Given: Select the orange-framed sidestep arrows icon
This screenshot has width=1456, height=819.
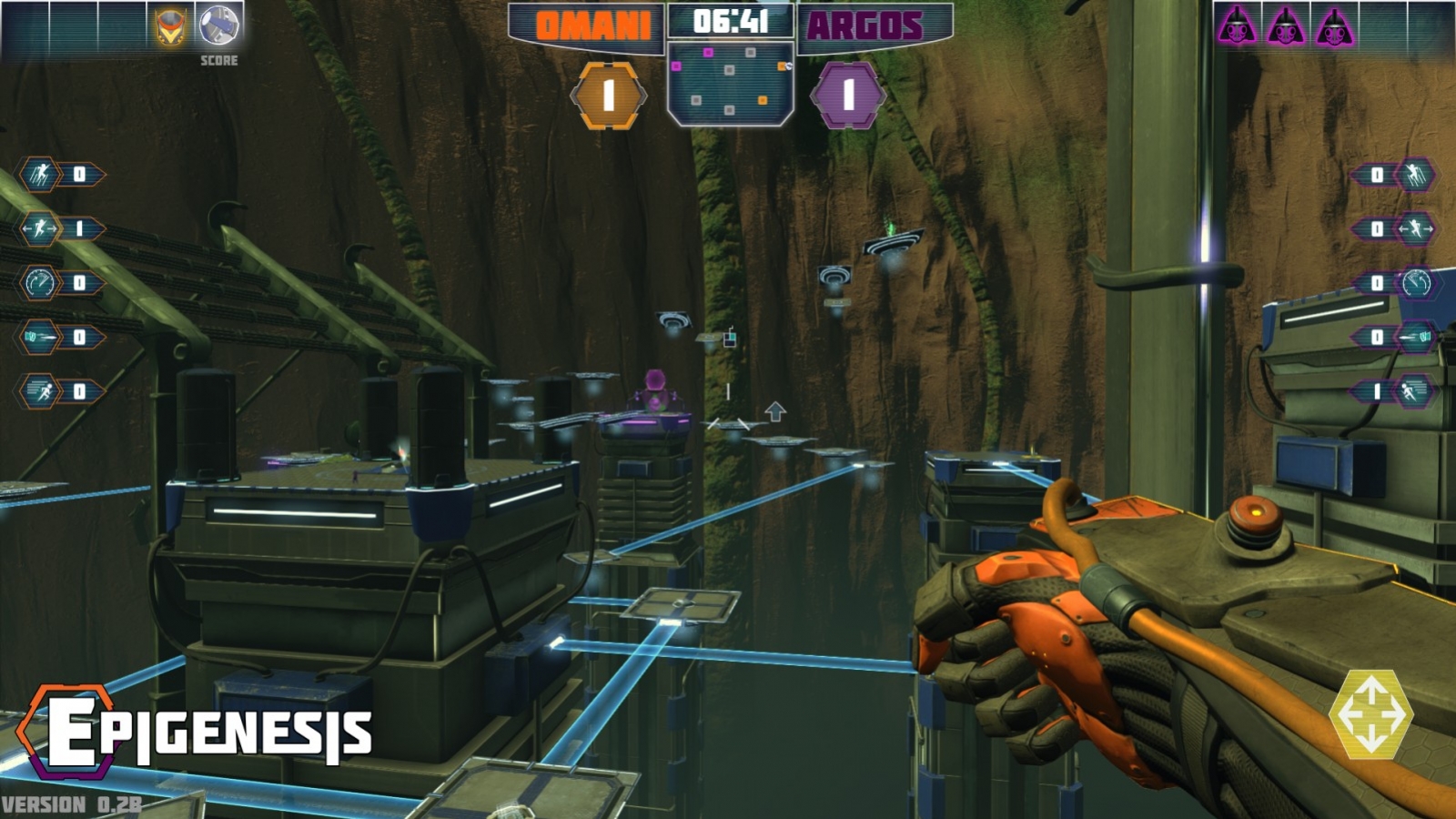Looking at the screenshot, I should (40, 228).
